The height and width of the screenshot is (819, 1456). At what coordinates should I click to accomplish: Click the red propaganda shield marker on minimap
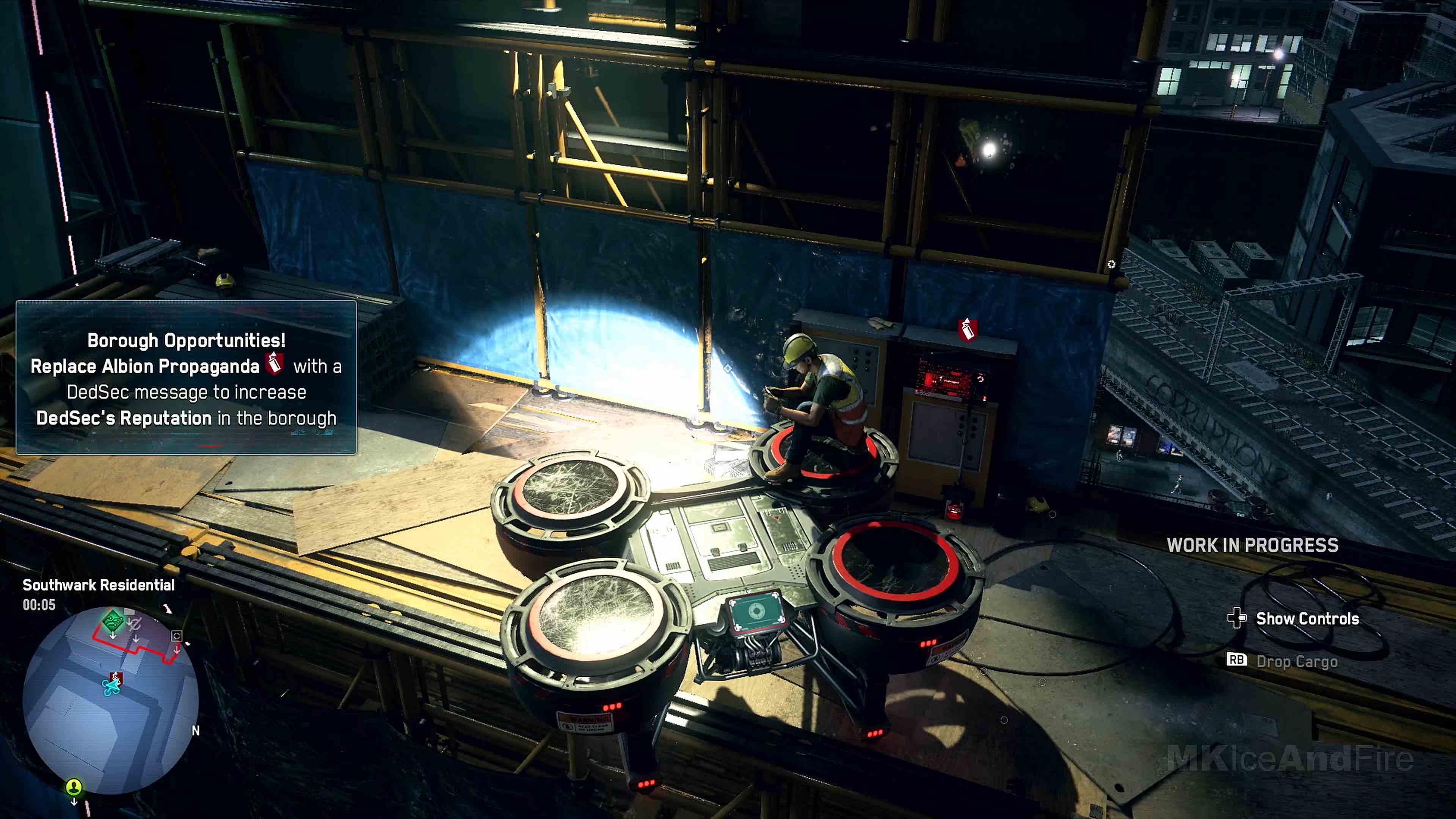point(116,677)
